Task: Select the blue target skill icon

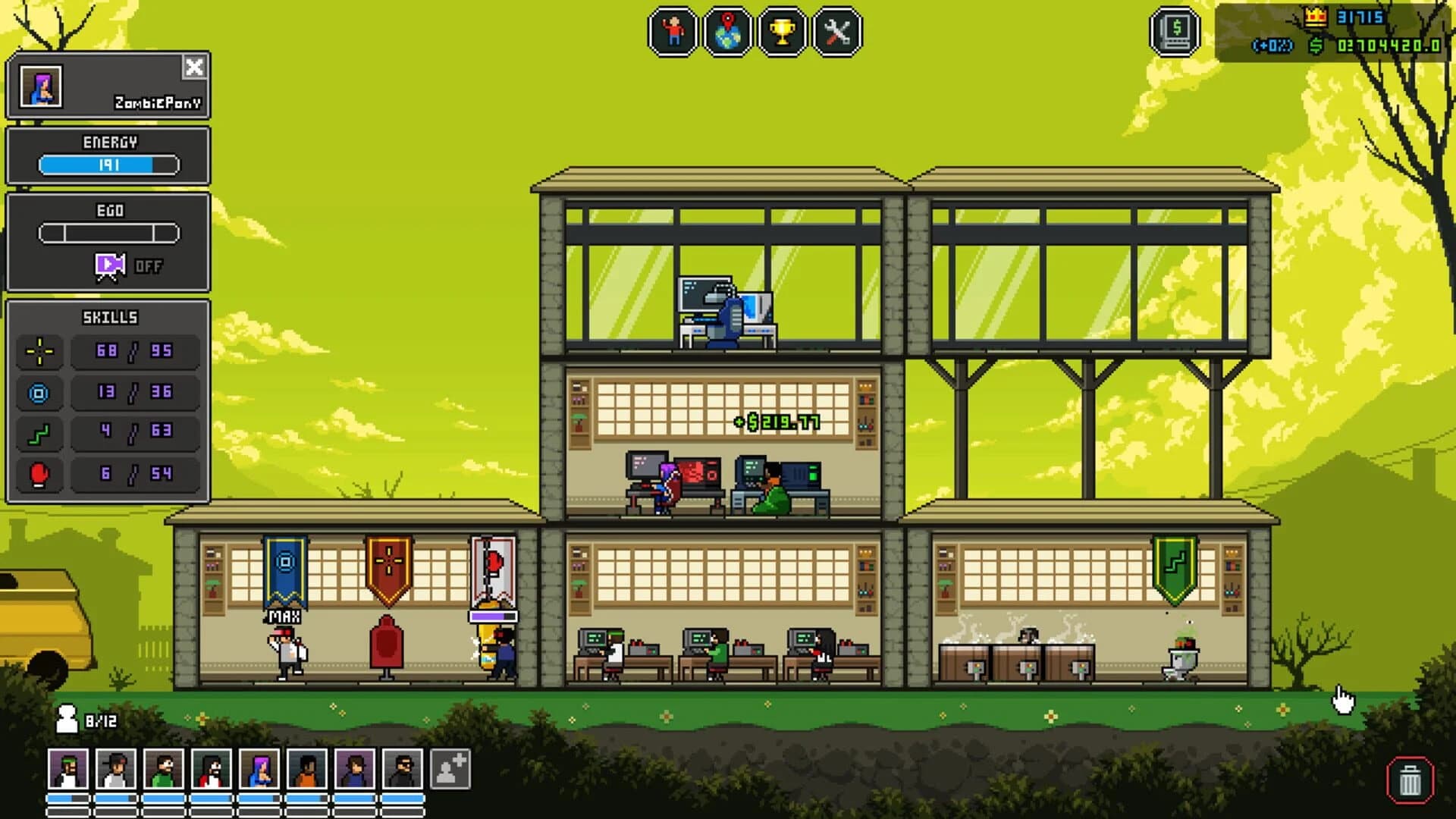Action: [39, 393]
